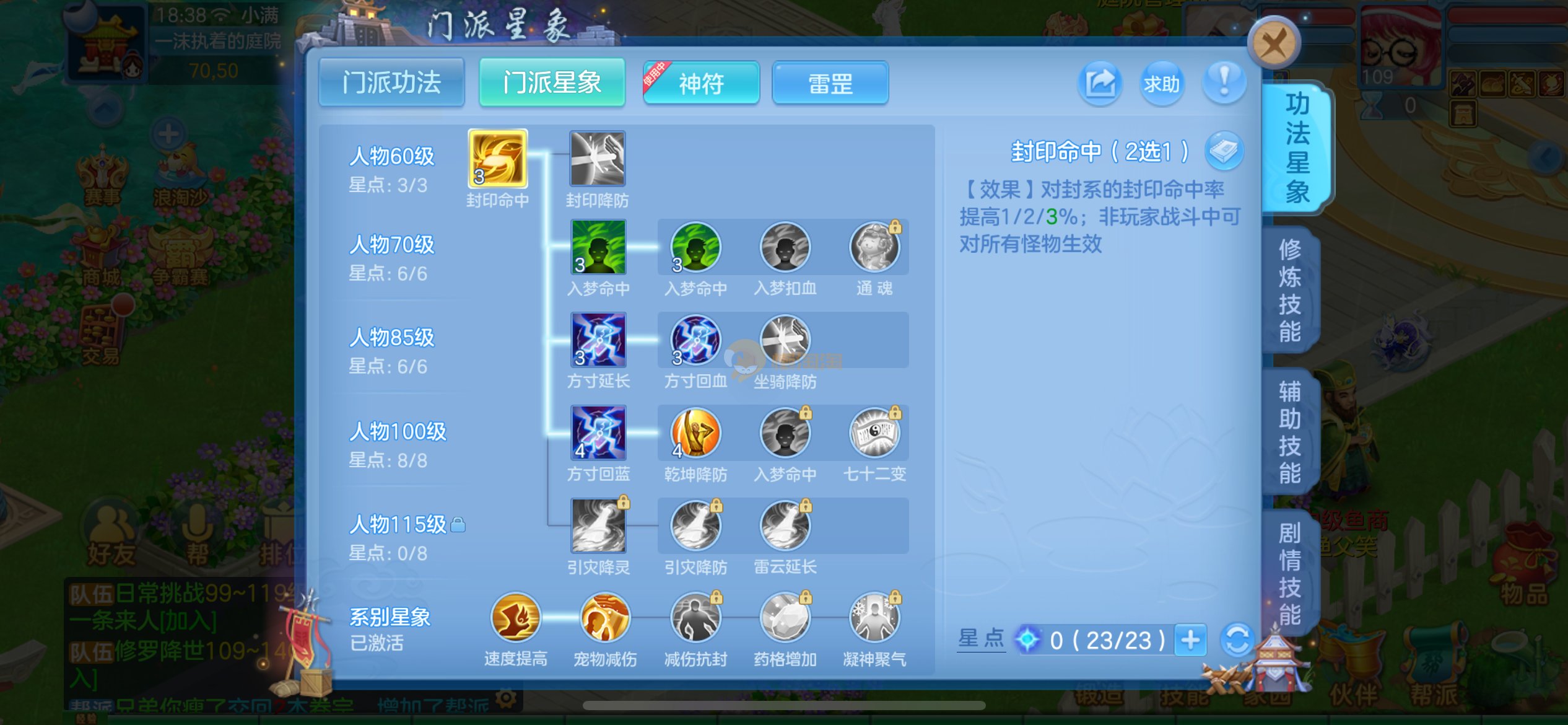Select the 引灾降灵 locked skill icon
1568x725 pixels.
click(x=598, y=525)
